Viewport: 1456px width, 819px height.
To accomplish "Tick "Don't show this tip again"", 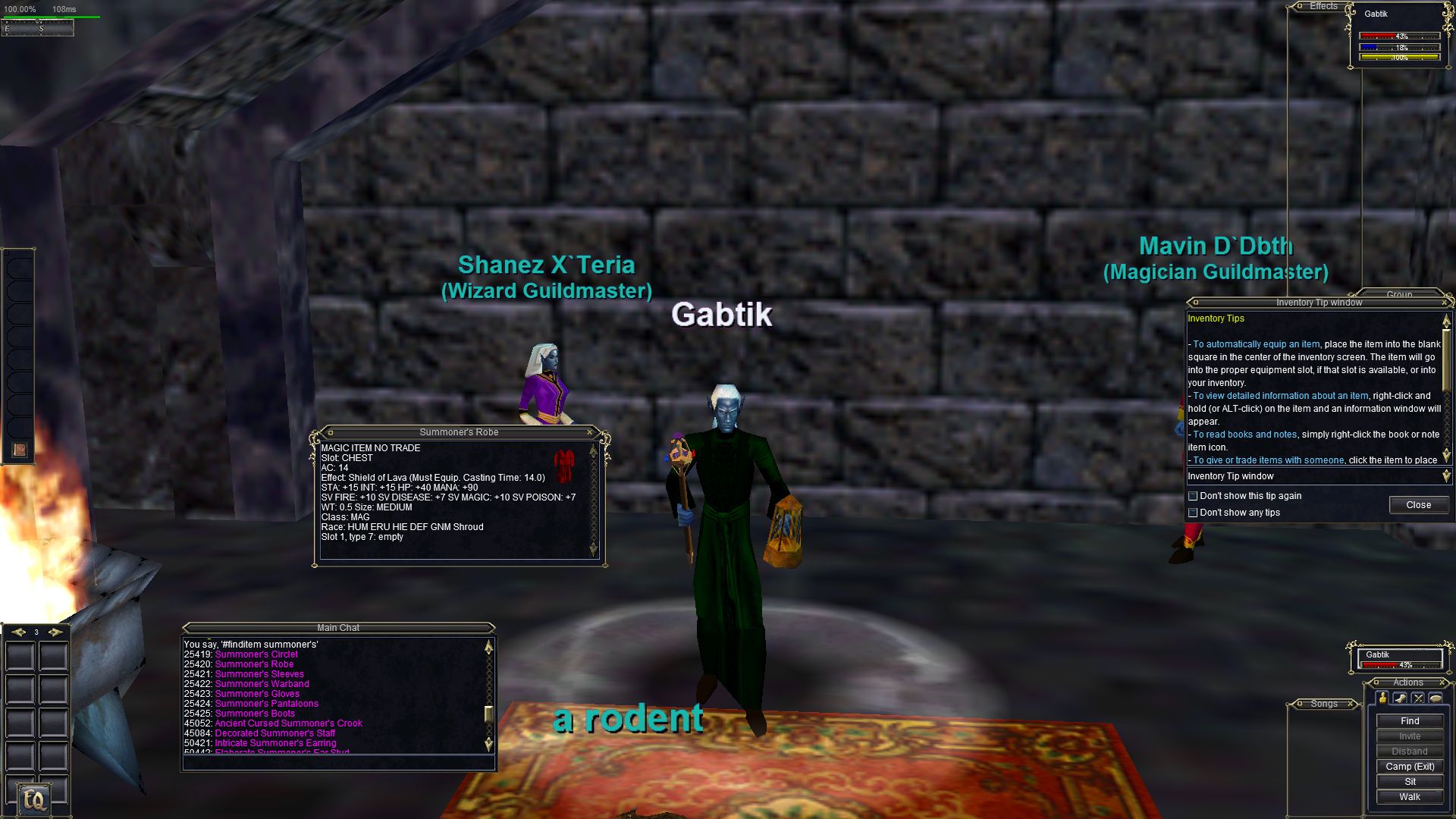I will 1193,496.
